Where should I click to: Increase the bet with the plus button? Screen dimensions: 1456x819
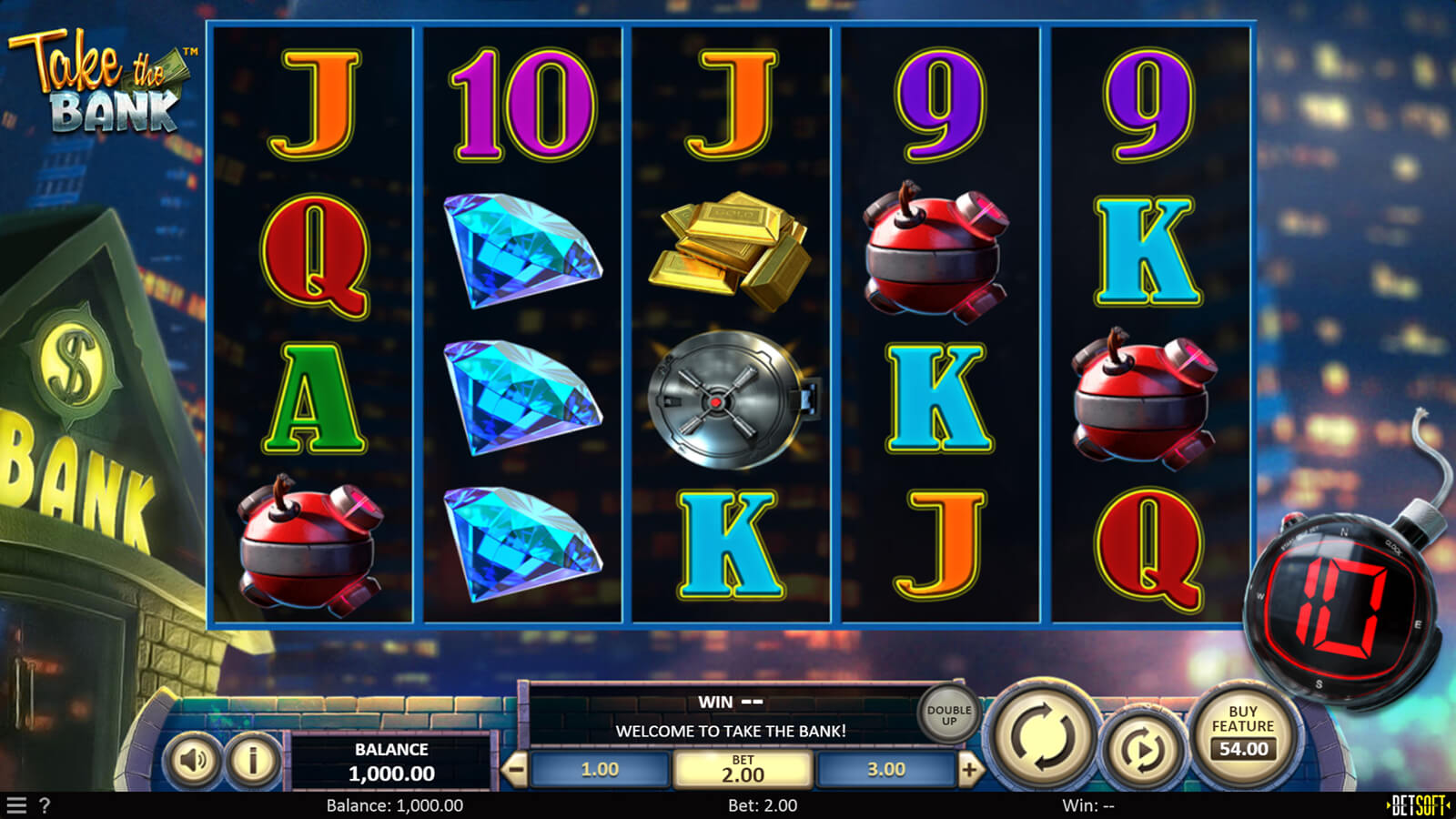969,771
